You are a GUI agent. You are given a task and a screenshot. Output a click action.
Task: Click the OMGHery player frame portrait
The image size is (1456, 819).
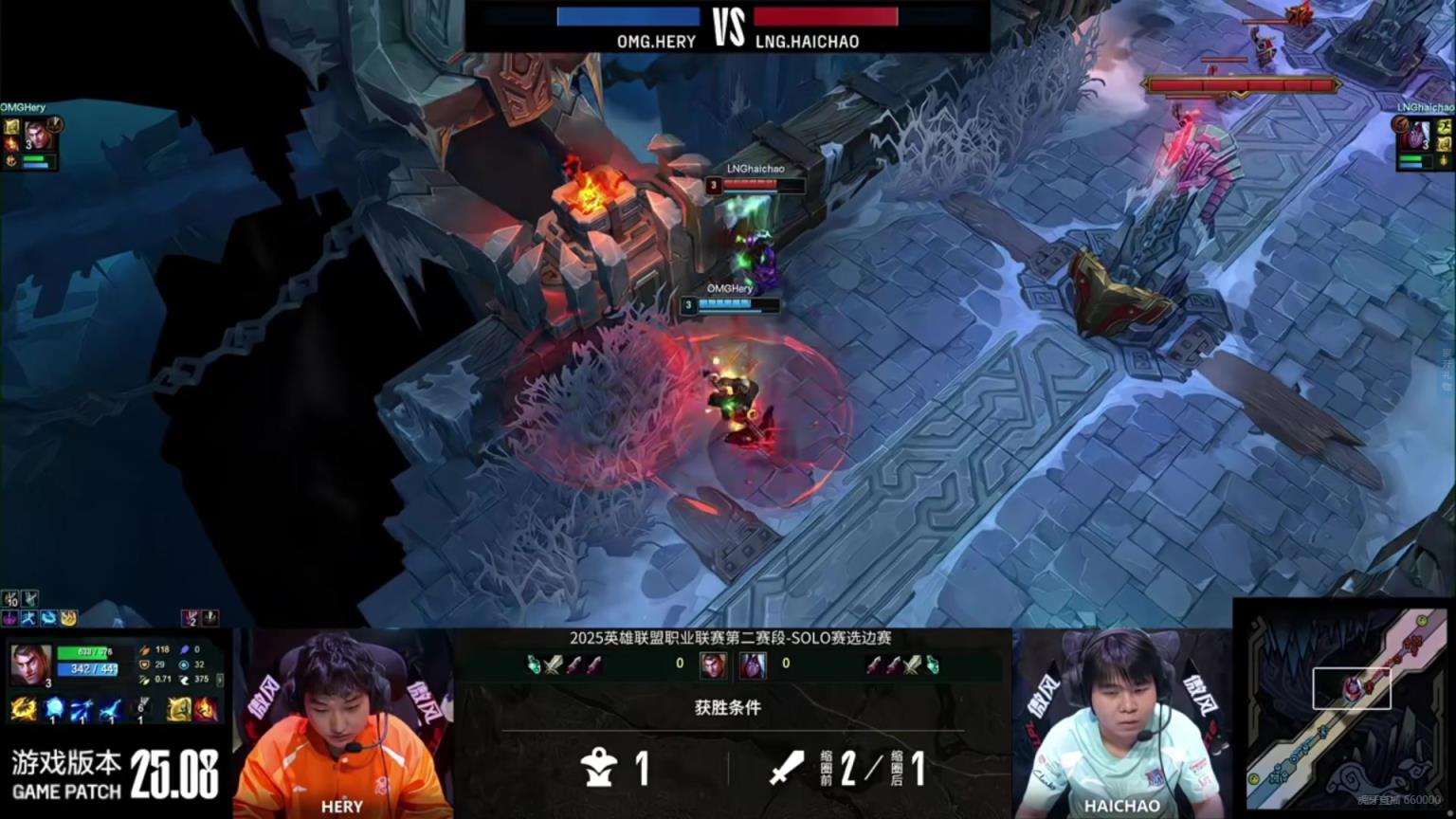36,136
